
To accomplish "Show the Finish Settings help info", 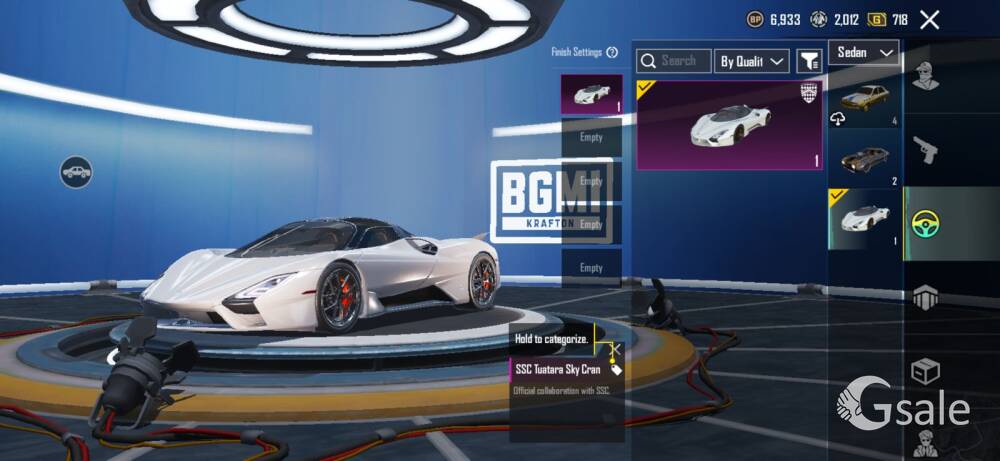I will [x=612, y=52].
